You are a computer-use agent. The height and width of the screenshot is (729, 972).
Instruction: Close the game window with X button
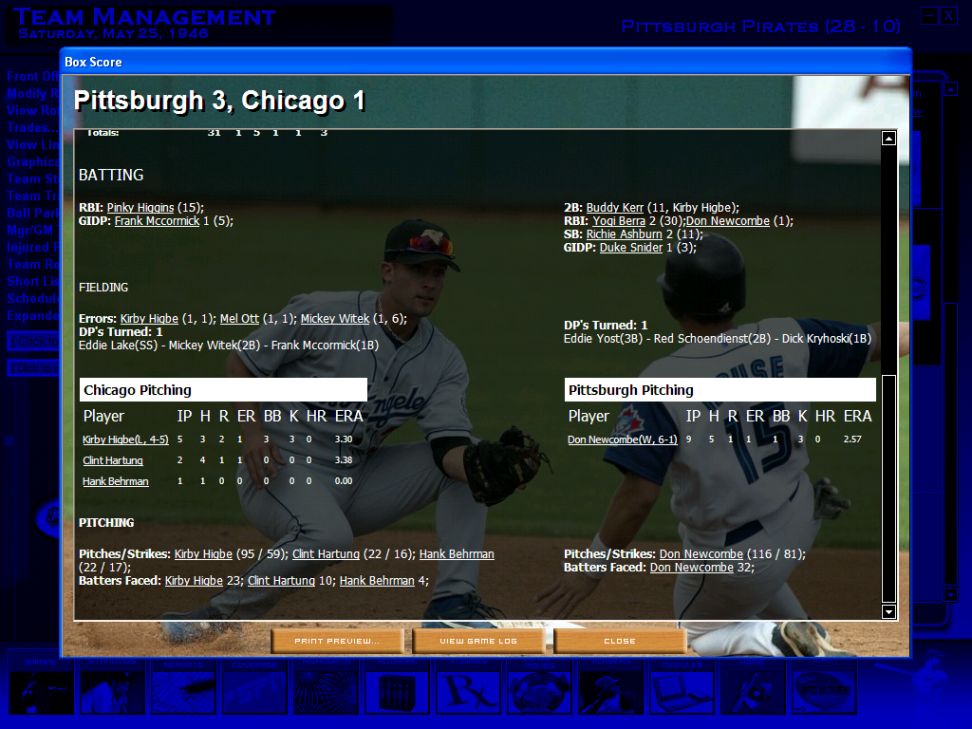(948, 17)
